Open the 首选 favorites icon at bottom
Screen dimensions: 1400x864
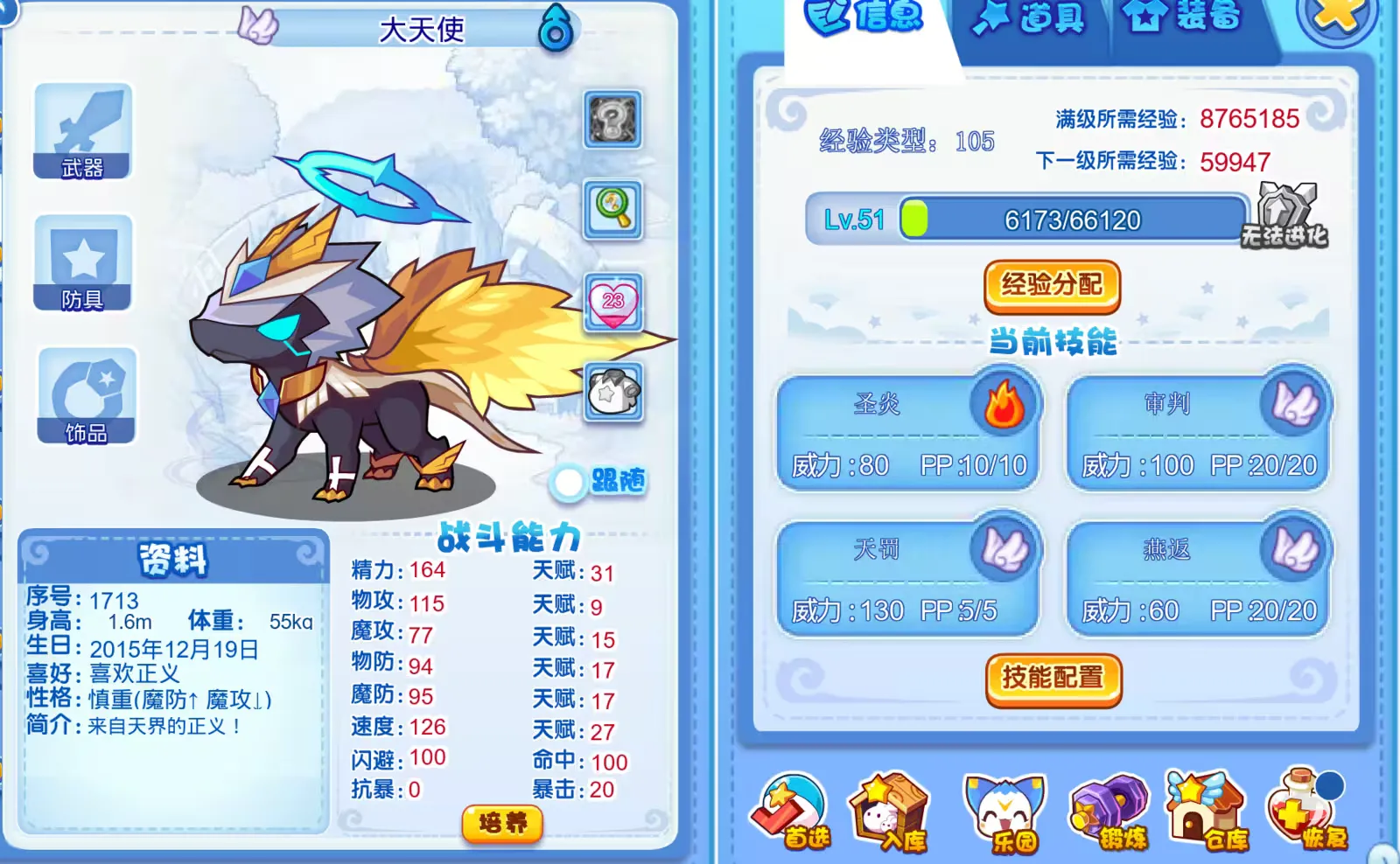pos(792,813)
